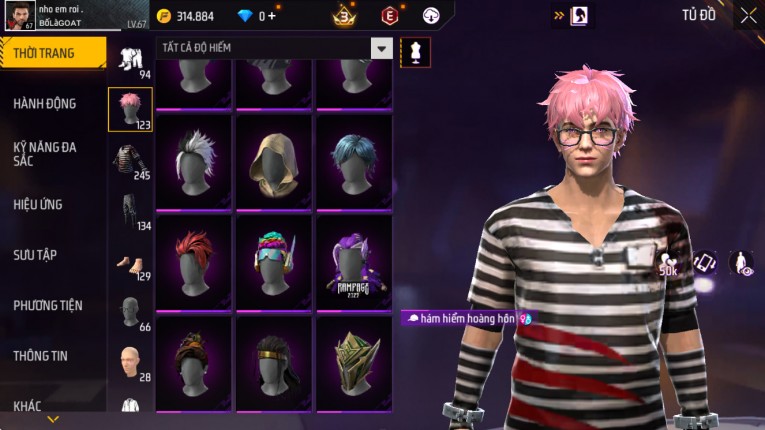Toggle the mannequin preview icon
The height and width of the screenshot is (430, 765).
coord(415,52)
